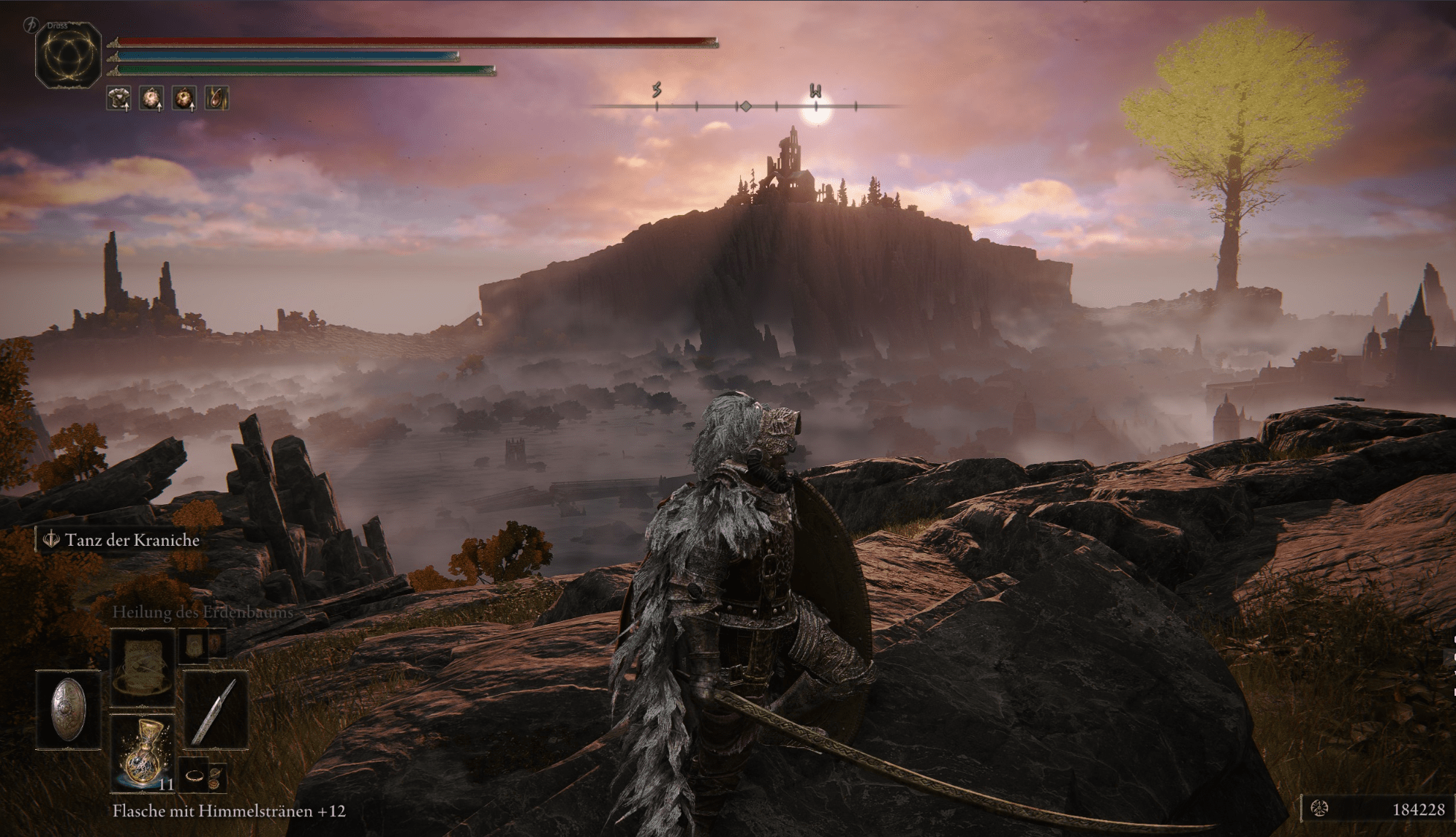This screenshot has height=837, width=1456.
Task: Select the curved blade right-hand weapon slot
Action: 215,710
